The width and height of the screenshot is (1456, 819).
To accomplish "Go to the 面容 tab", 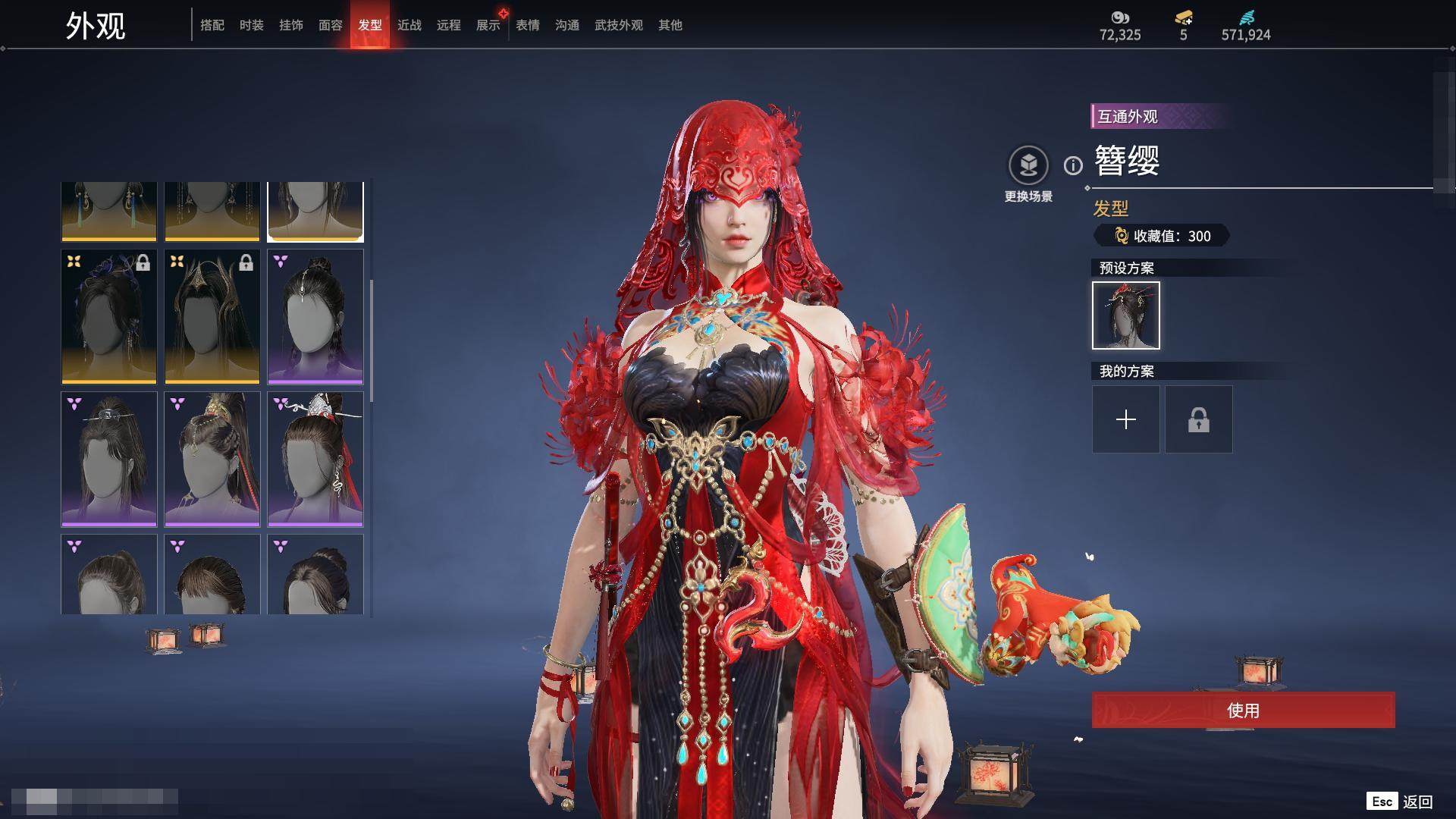I will click(331, 25).
